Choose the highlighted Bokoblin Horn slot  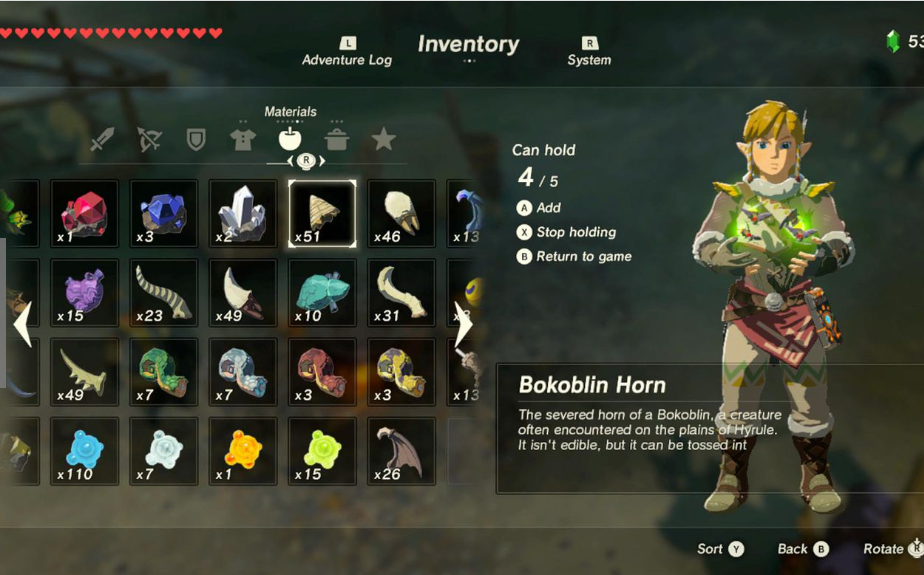coord(322,213)
